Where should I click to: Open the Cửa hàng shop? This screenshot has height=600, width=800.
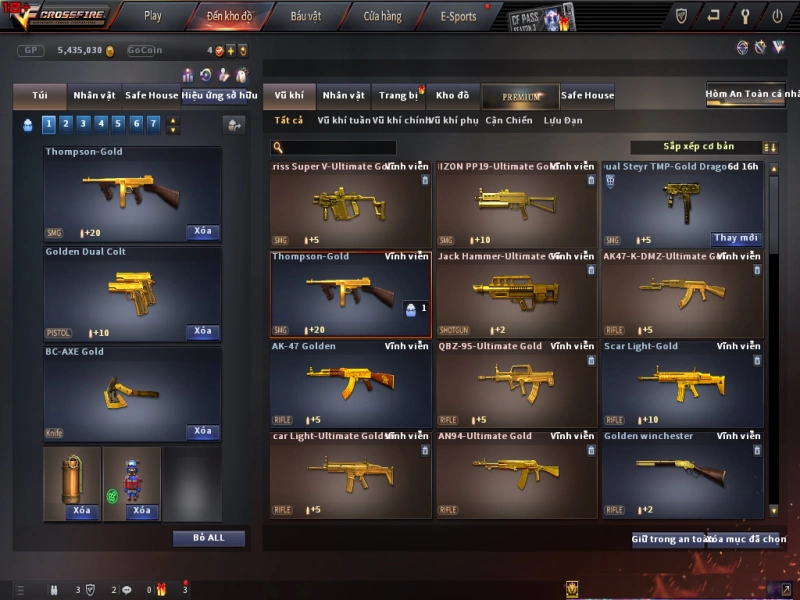tap(382, 16)
